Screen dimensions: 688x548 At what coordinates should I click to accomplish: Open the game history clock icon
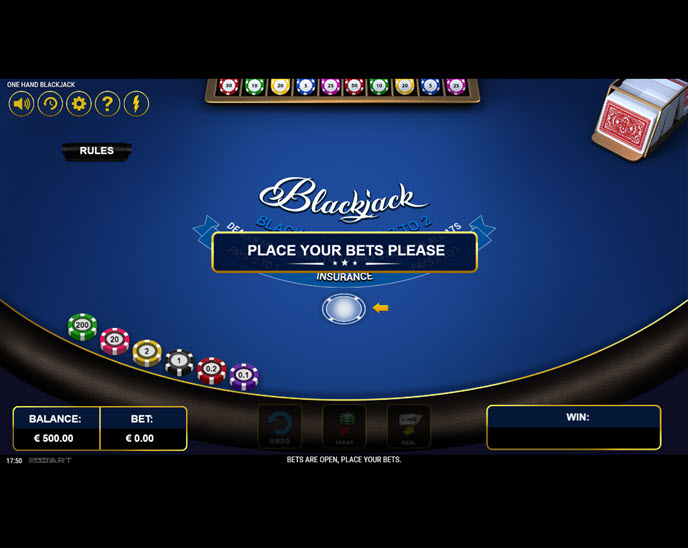click(50, 103)
